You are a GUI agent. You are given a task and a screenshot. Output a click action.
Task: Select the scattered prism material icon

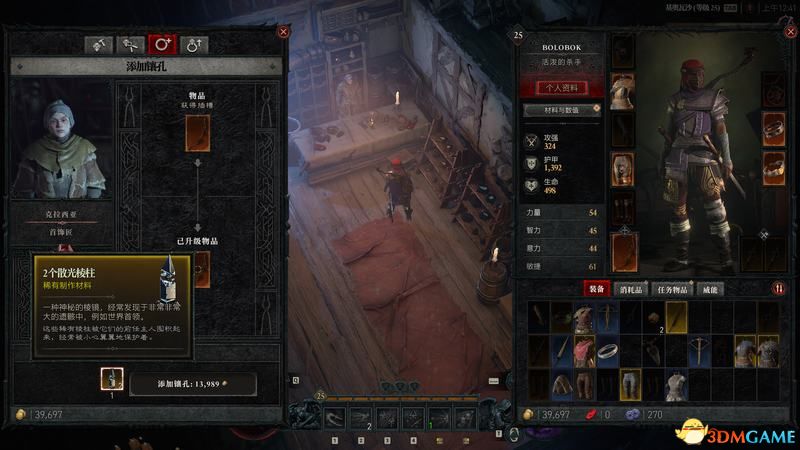[x=112, y=379]
